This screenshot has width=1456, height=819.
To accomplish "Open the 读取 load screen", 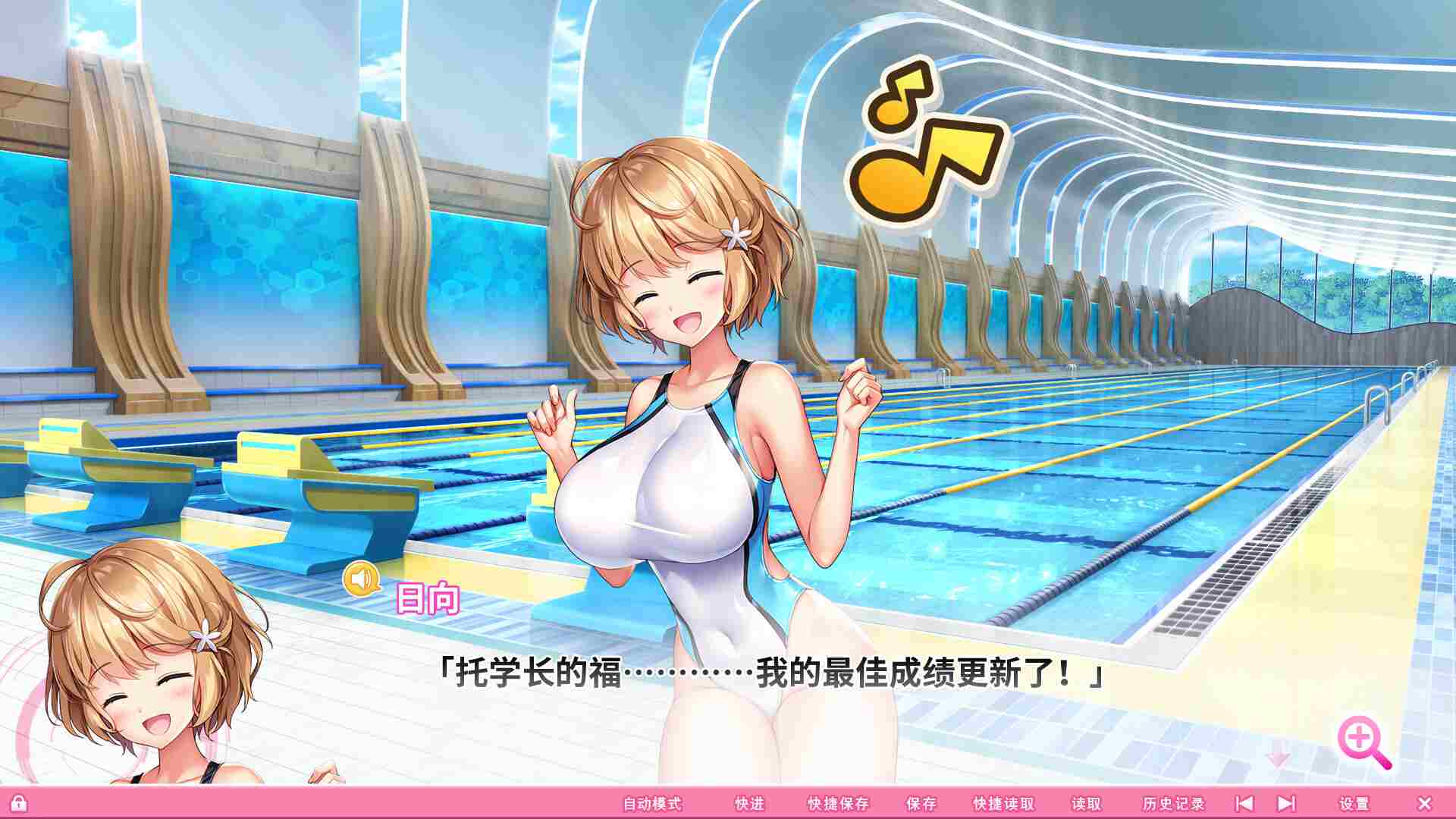I will pos(1086,802).
